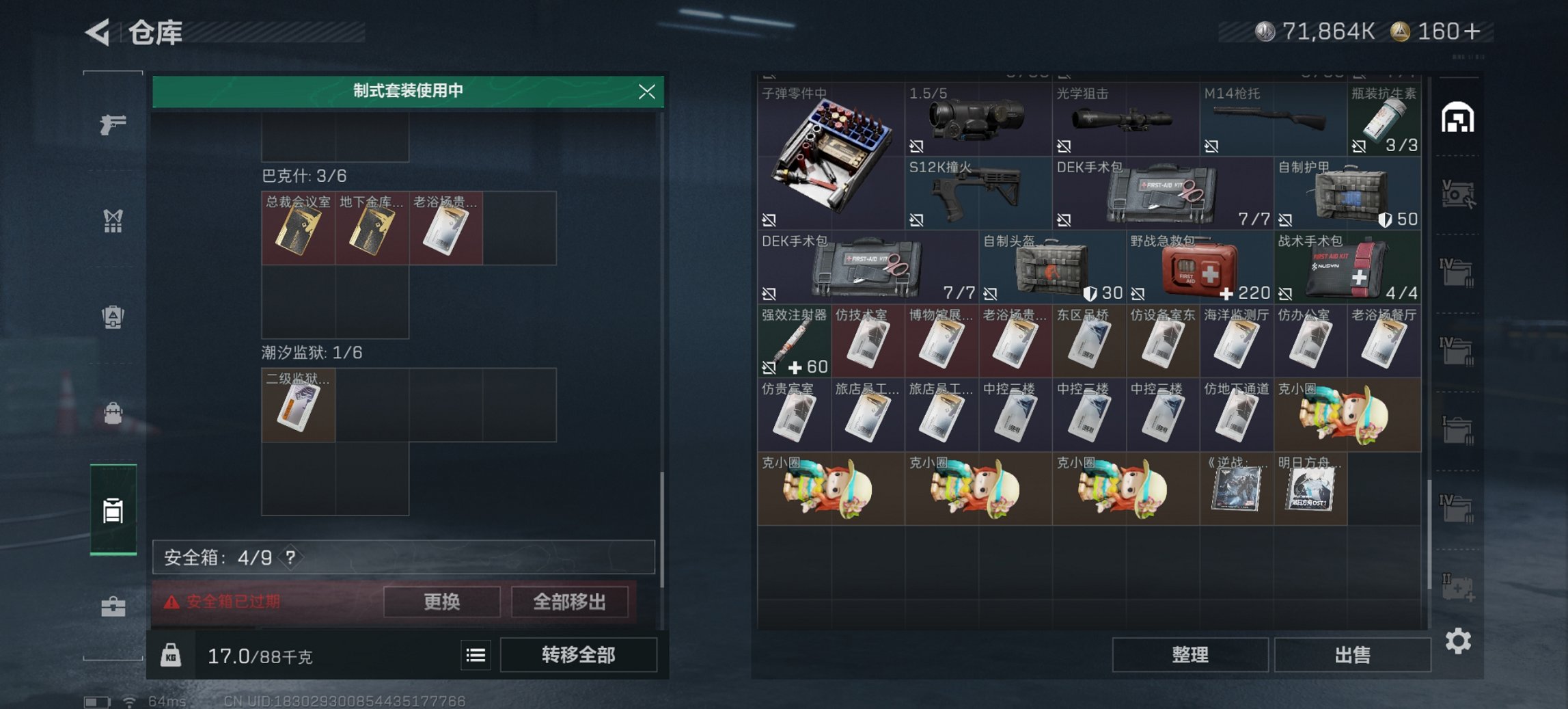Click the 出售 sell button
This screenshot has height=709, width=1568.
(x=1353, y=654)
